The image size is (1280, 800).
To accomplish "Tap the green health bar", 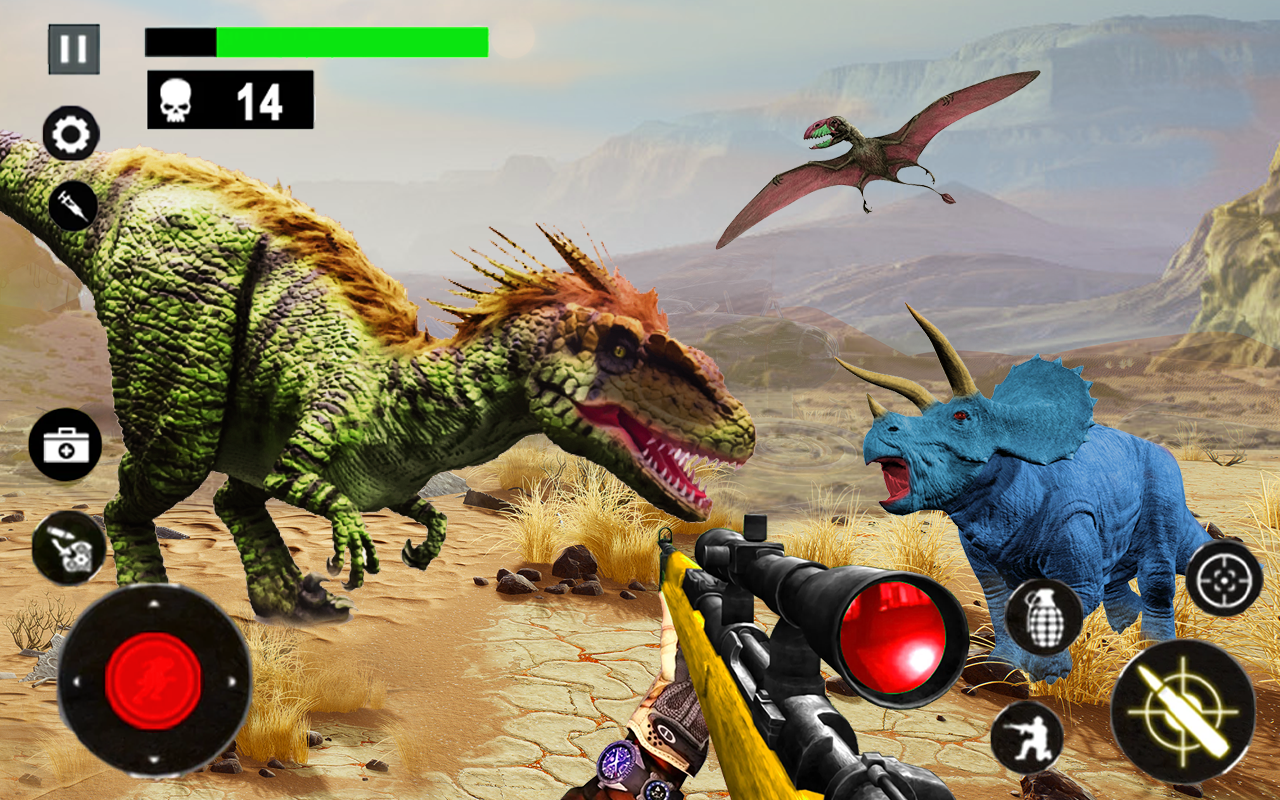I will pos(350,40).
